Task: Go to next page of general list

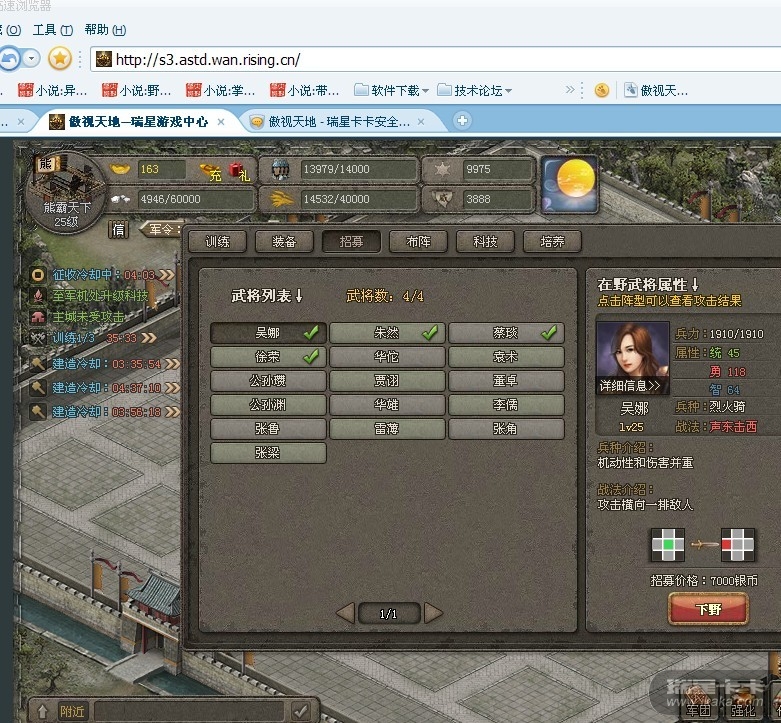Action: [433, 613]
